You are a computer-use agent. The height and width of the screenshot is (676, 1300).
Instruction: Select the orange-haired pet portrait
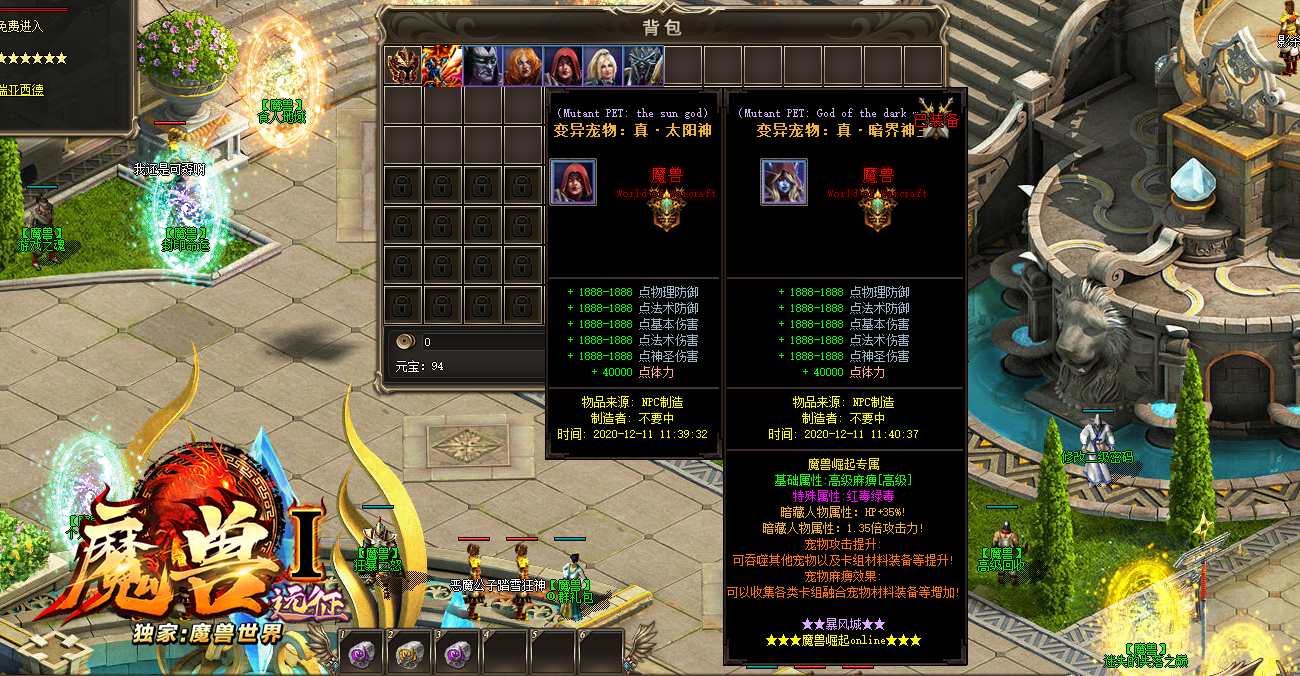(523, 66)
